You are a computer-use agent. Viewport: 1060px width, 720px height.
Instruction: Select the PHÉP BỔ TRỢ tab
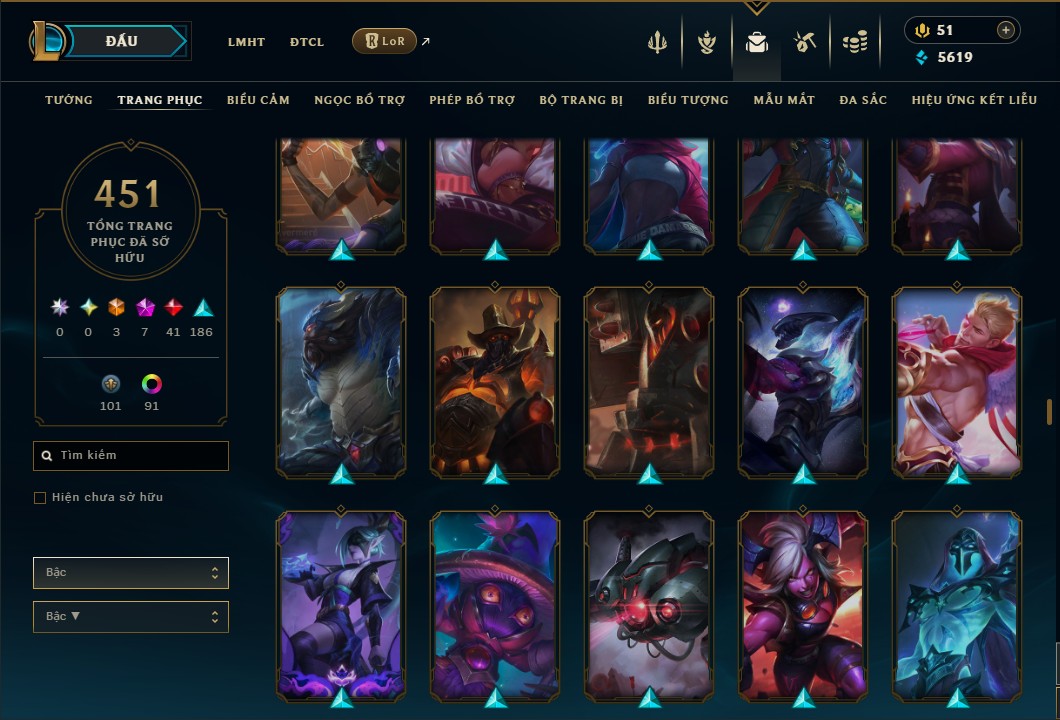tap(472, 100)
